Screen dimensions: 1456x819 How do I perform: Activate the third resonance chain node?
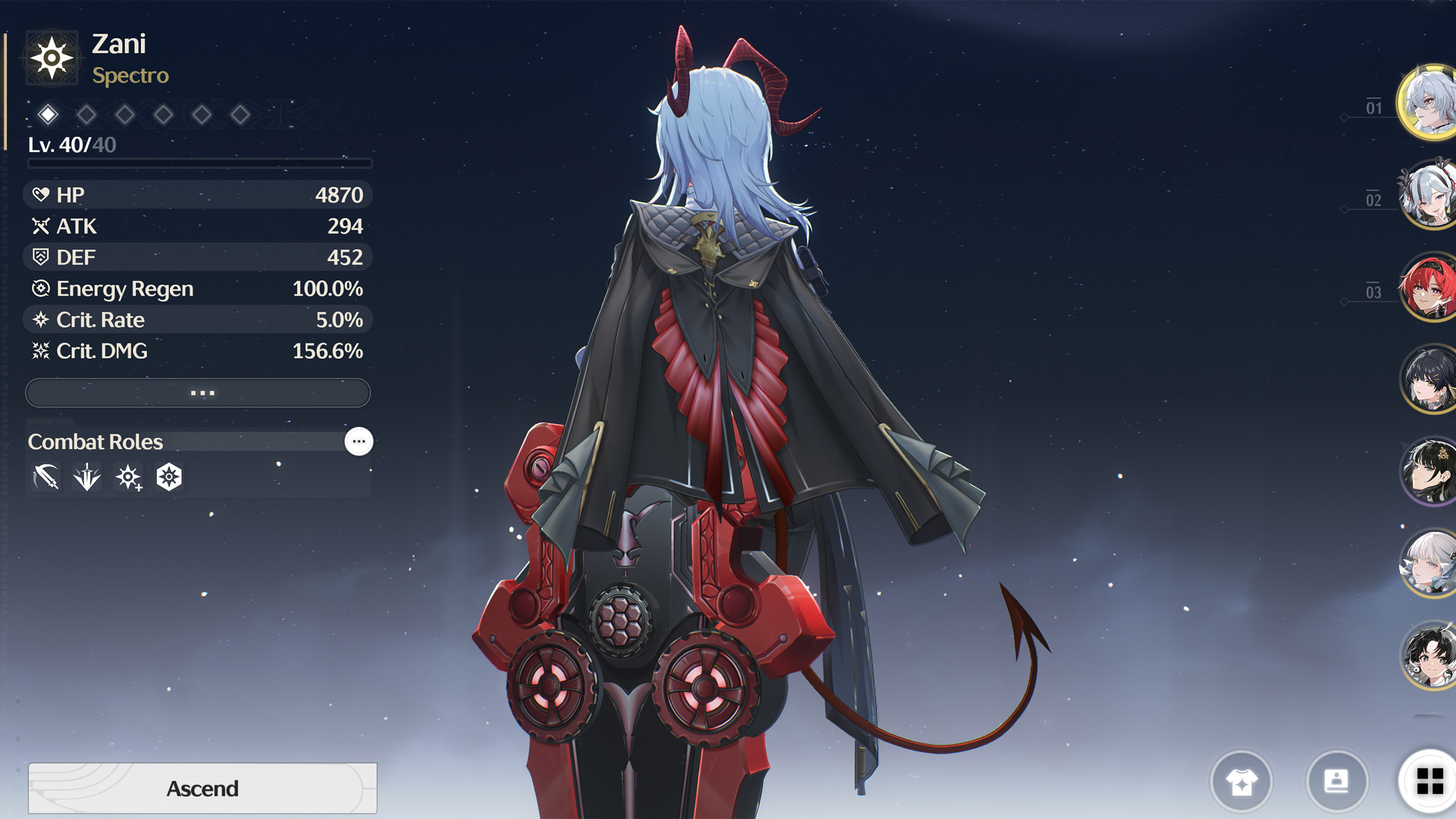tap(125, 114)
